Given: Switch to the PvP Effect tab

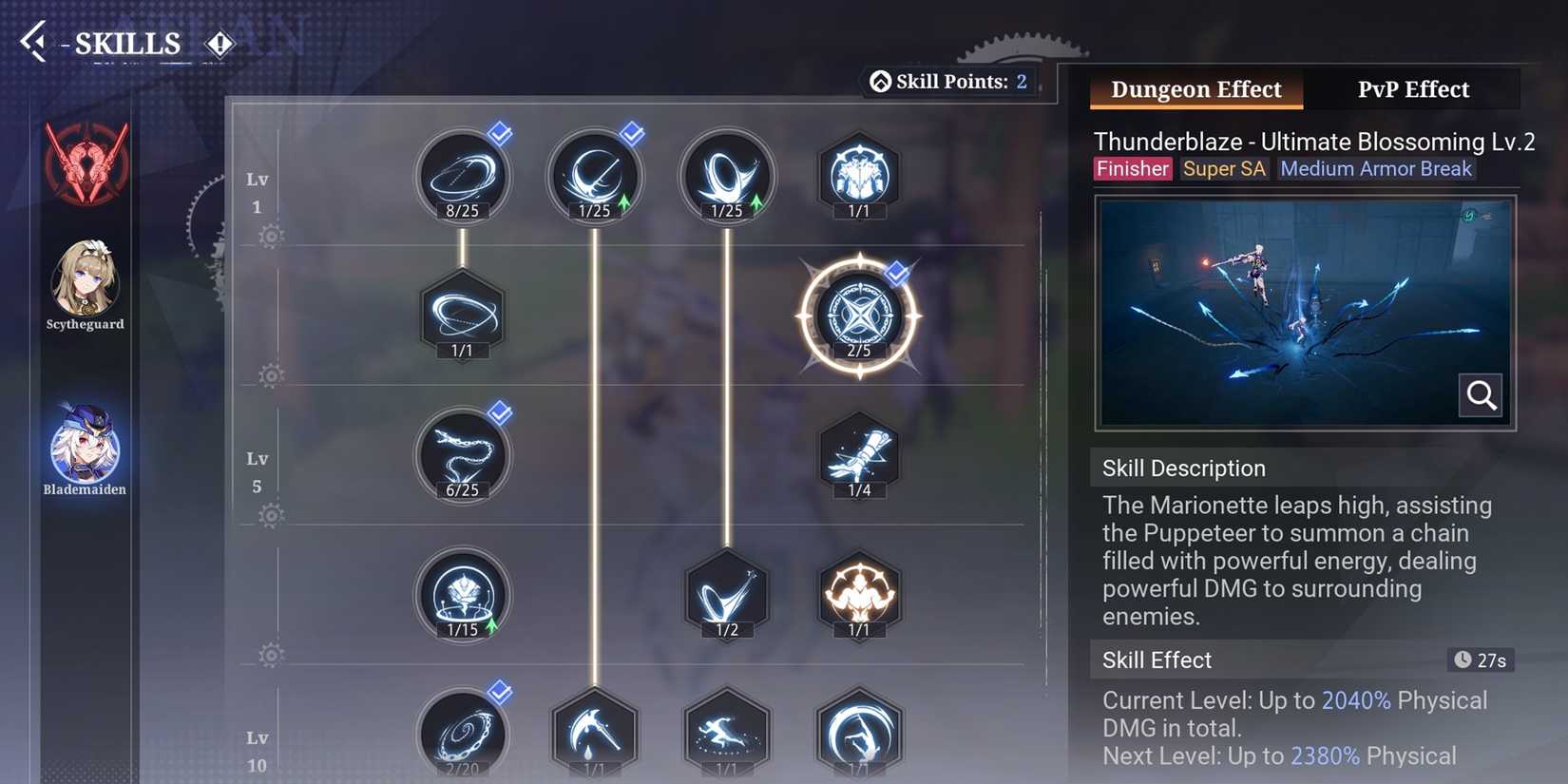Looking at the screenshot, I should 1412,88.
